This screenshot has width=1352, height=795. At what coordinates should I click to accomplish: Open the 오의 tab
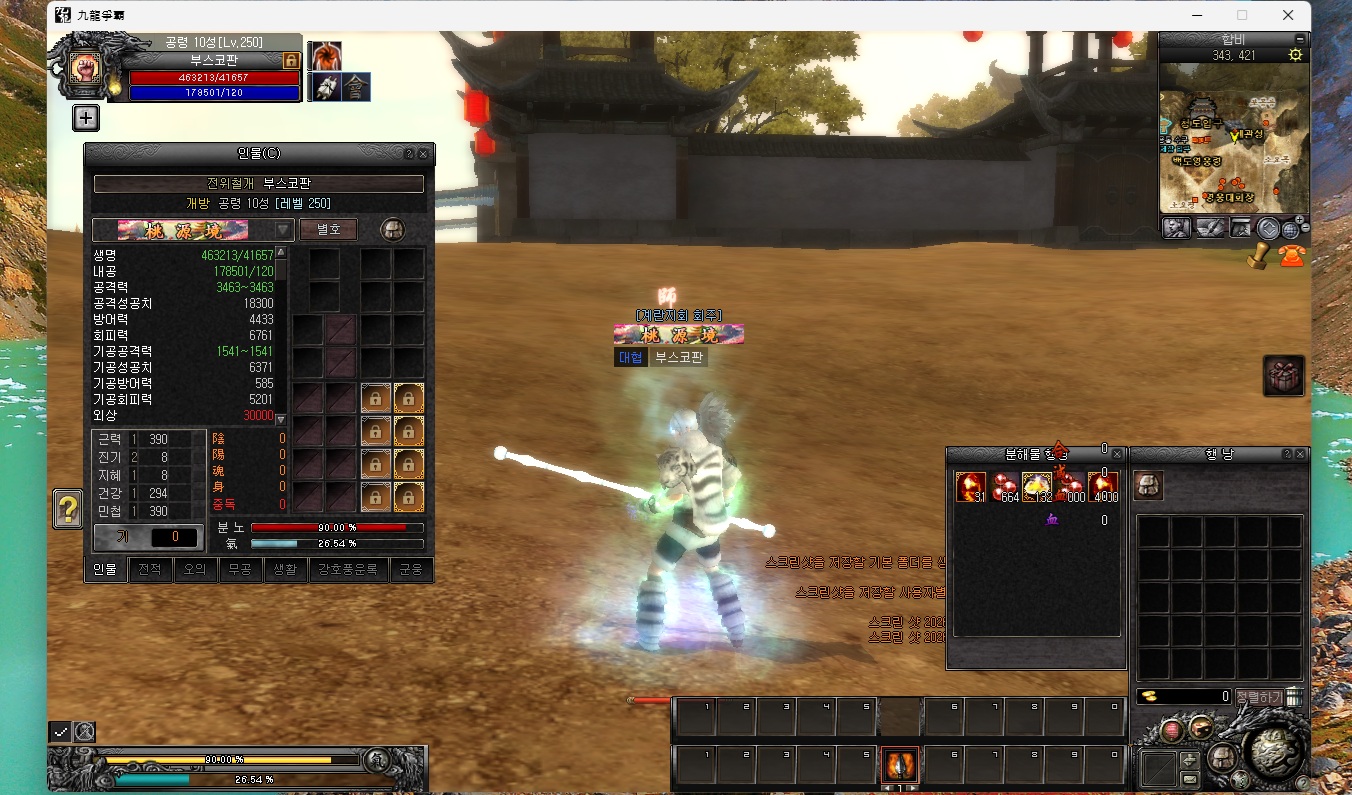coord(194,570)
